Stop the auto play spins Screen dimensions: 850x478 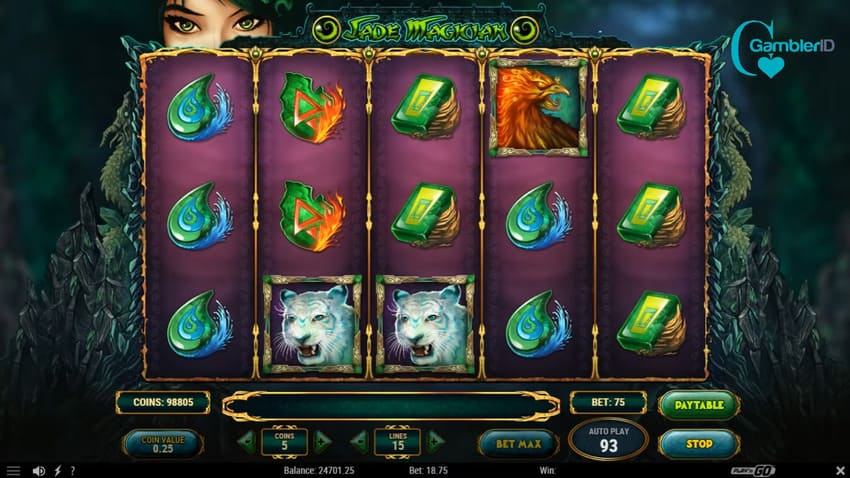pyautogui.click(x=699, y=442)
